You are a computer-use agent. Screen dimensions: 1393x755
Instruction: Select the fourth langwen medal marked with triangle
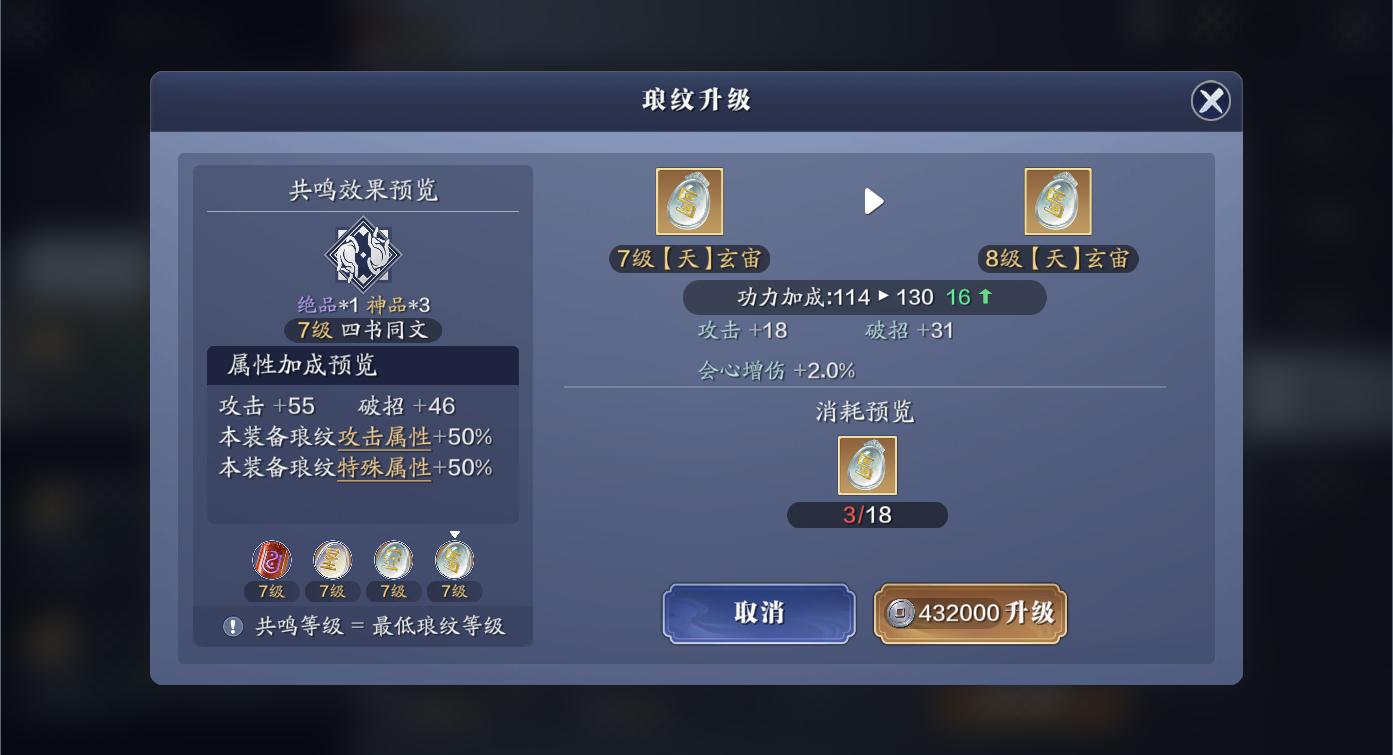click(x=453, y=559)
